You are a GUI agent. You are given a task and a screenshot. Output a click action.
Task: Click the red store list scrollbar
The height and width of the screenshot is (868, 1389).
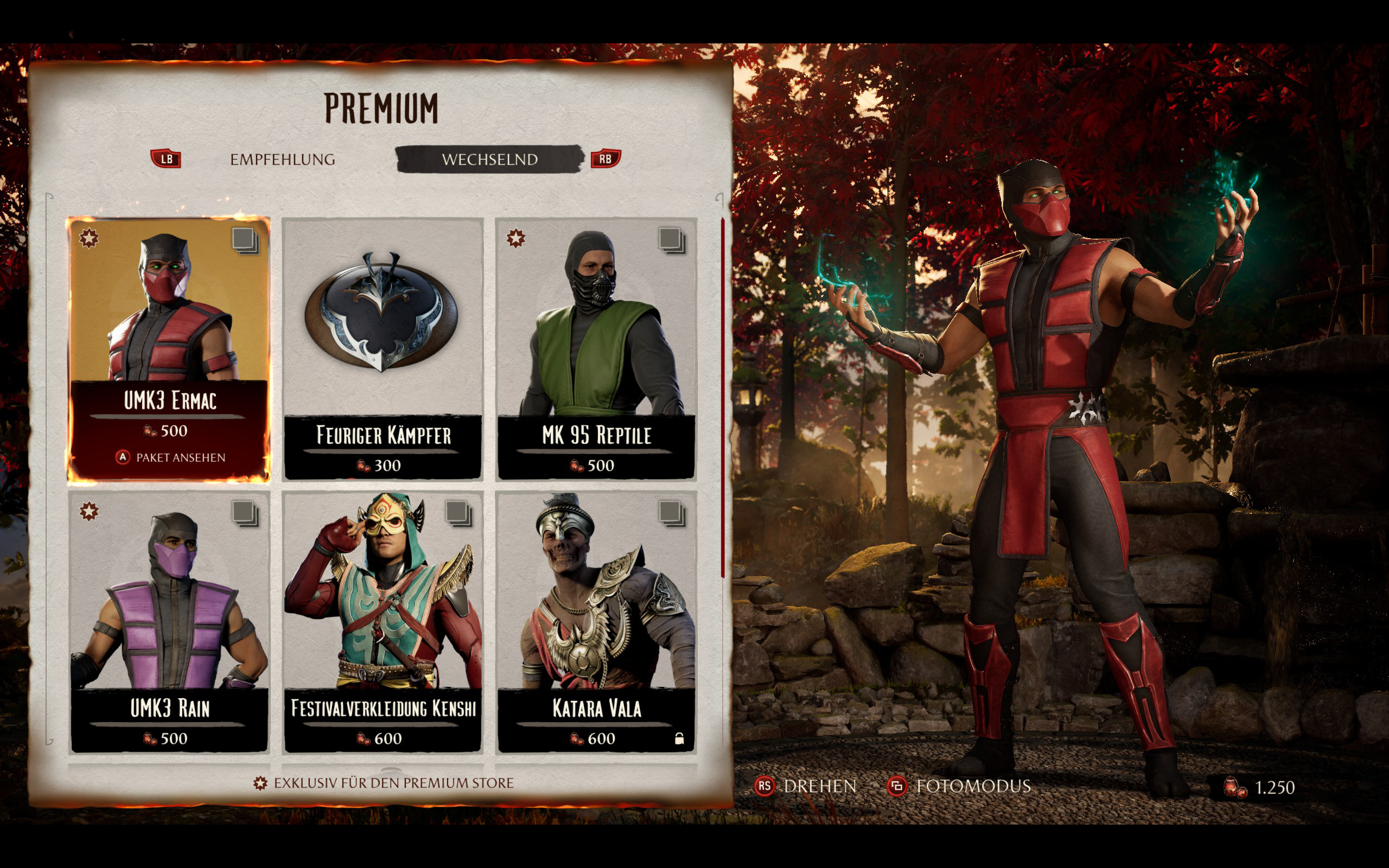click(x=723, y=396)
